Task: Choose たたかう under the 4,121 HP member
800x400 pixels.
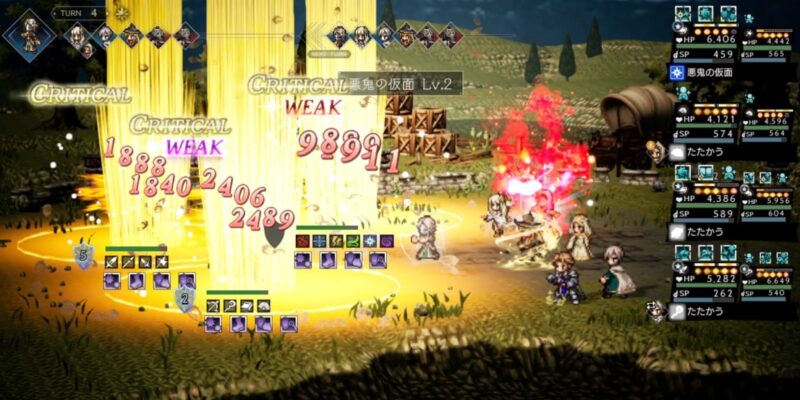Action: 702,152
